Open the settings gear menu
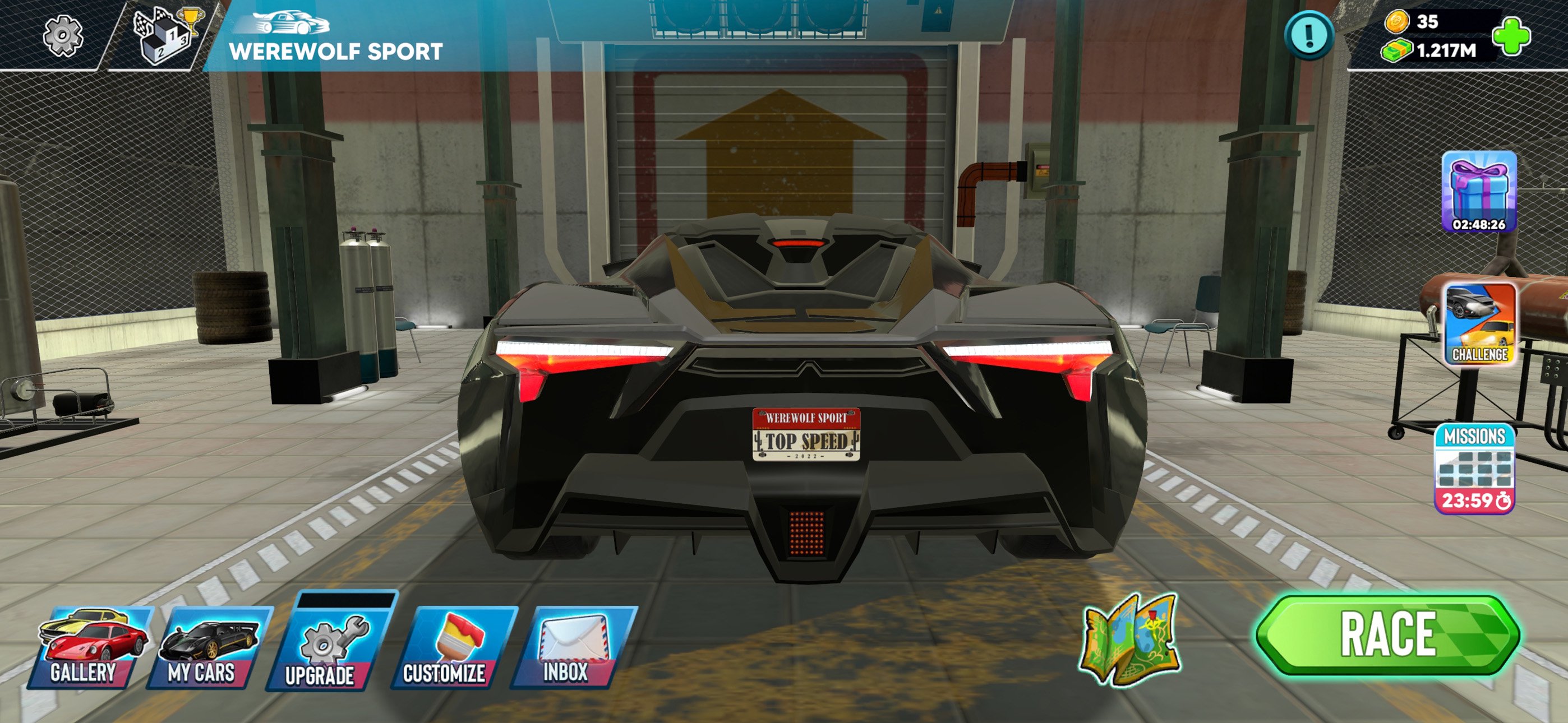This screenshot has height=723, width=1568. (63, 36)
